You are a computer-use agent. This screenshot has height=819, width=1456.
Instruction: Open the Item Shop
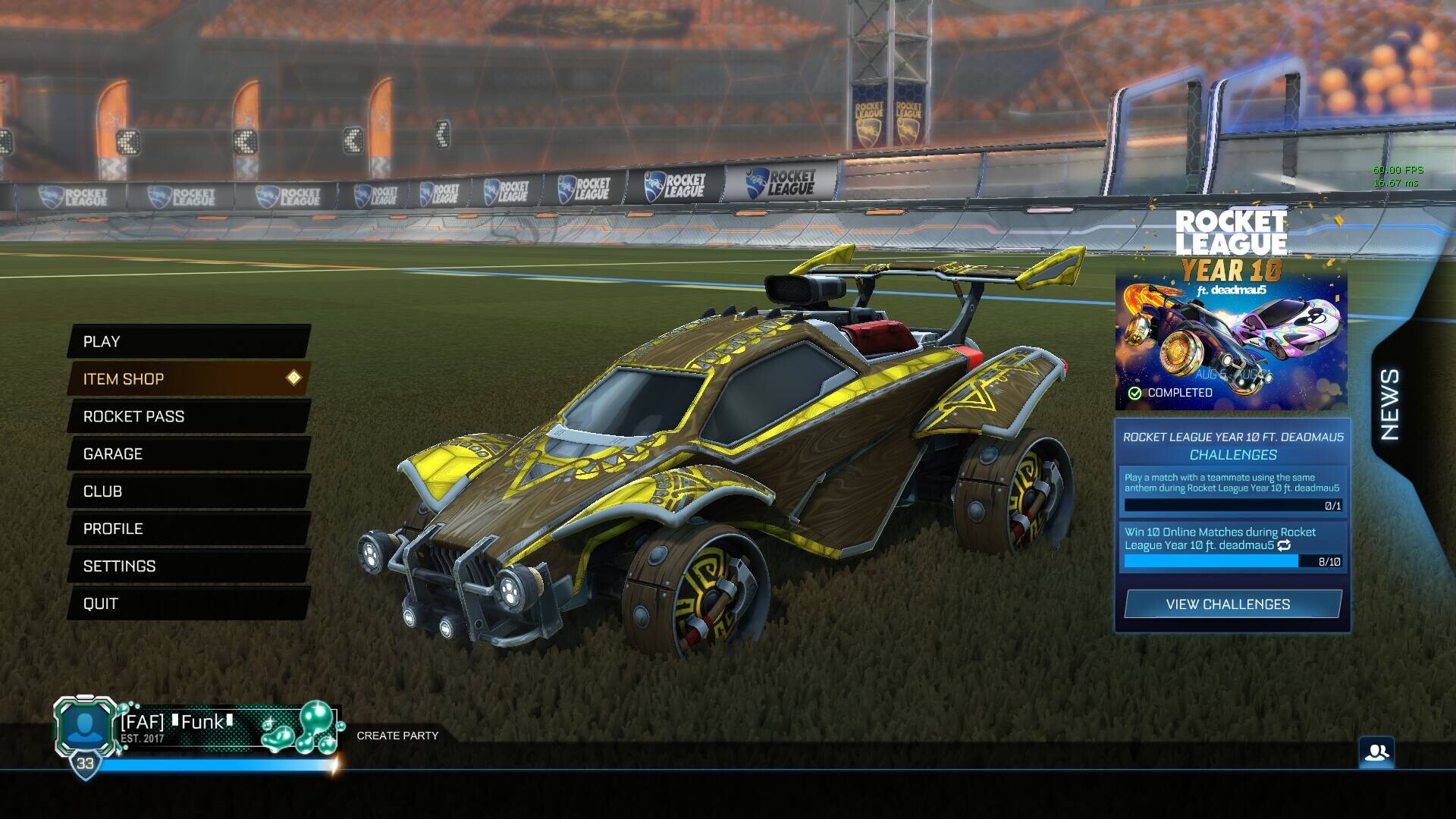(188, 378)
